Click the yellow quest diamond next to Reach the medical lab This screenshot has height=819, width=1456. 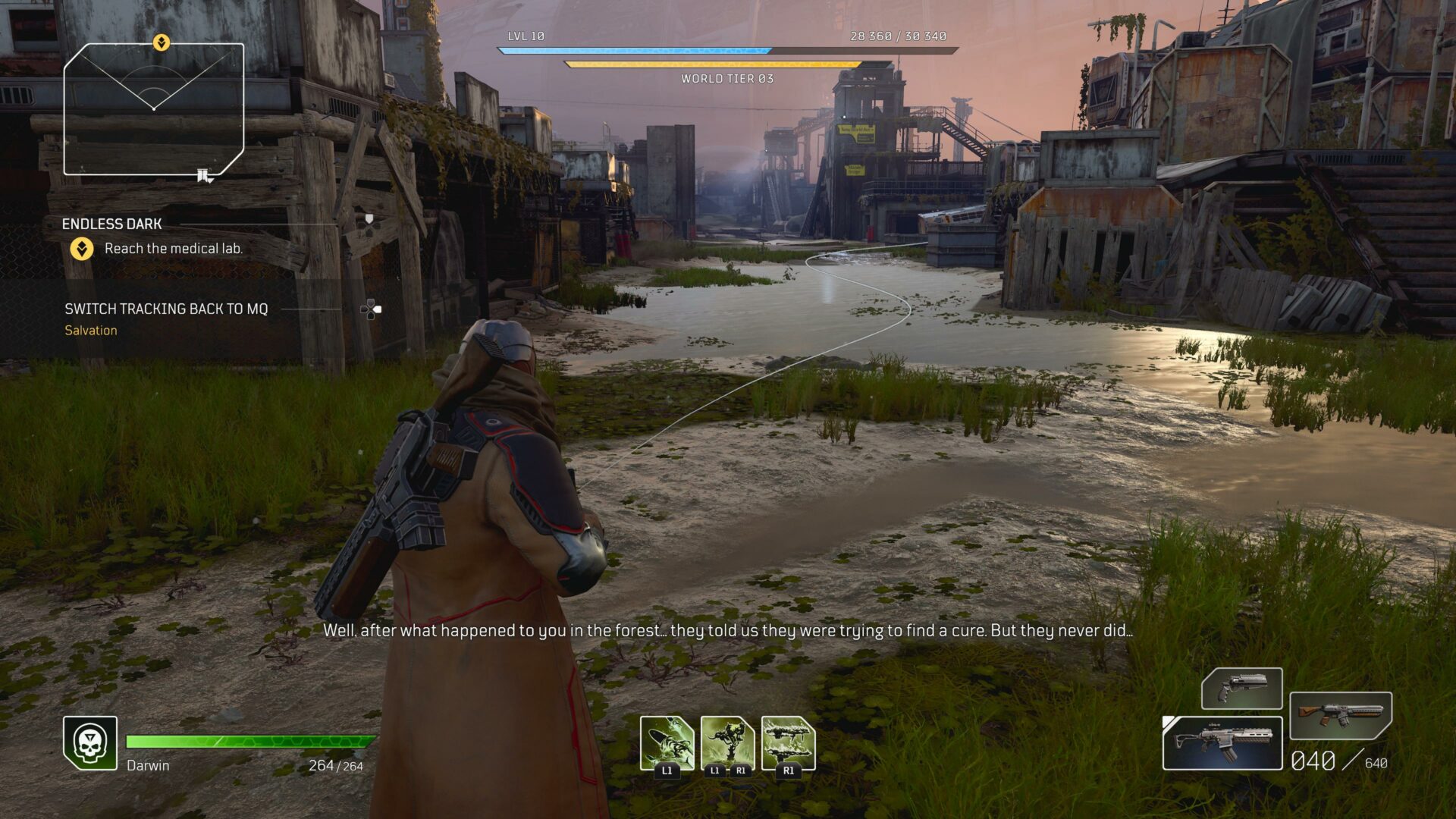point(81,247)
